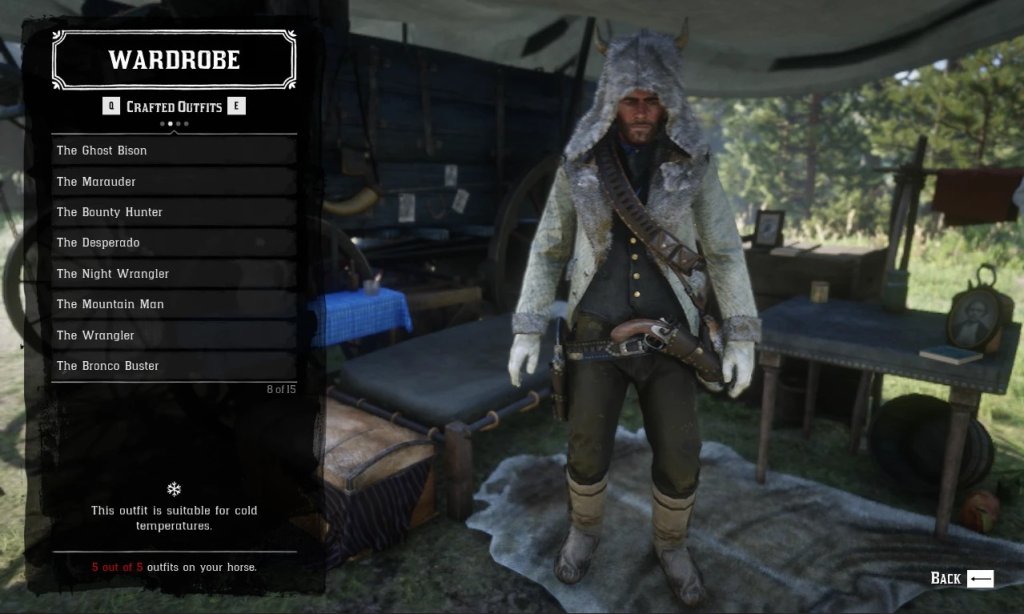Pick The Desperado outfit

click(x=174, y=243)
